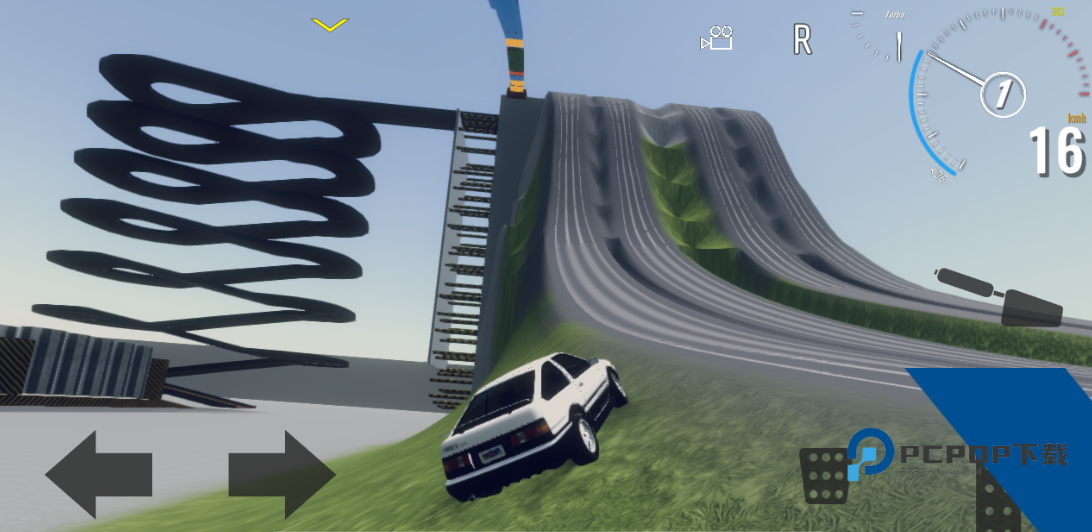Viewport: 1092px width, 532px height.
Task: Steer right with the right arrow button
Action: [x=281, y=473]
